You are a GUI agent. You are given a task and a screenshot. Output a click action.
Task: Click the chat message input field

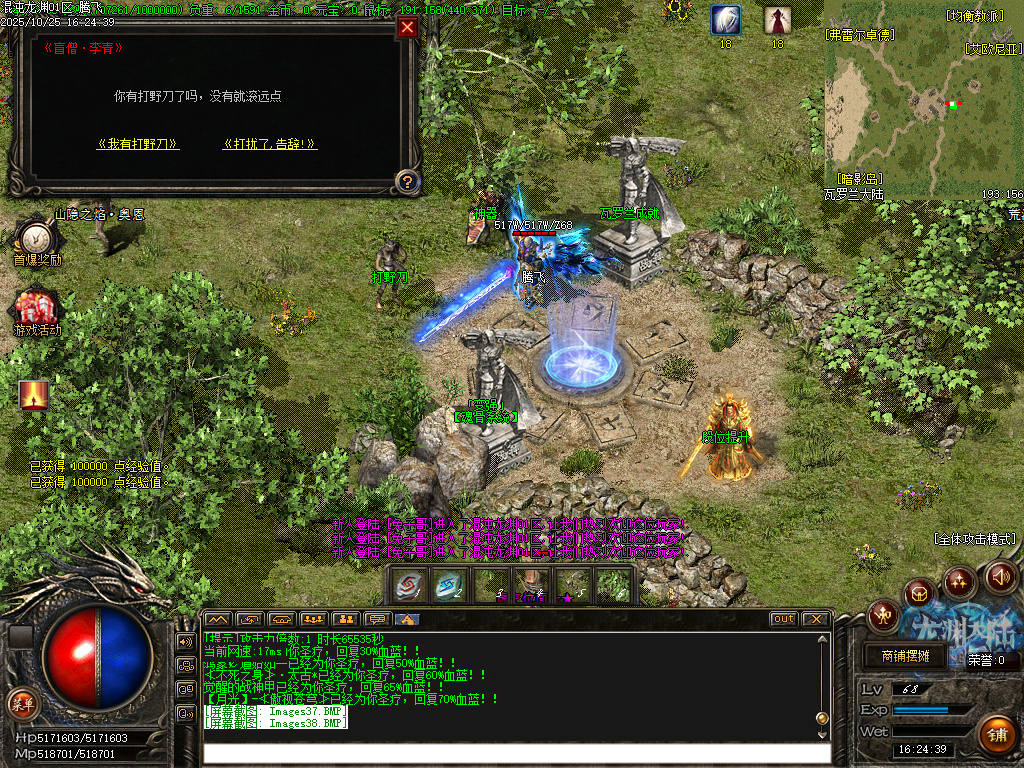click(x=515, y=753)
